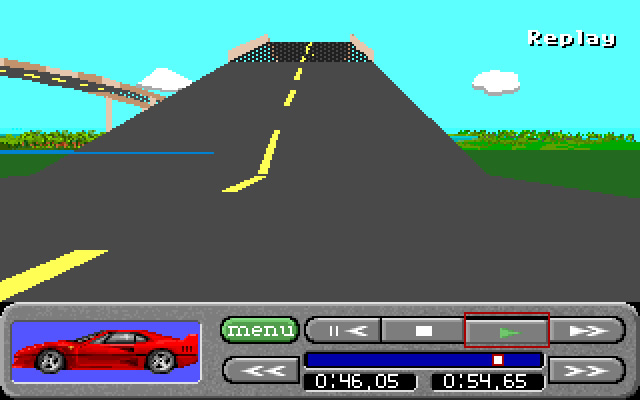Viewport: 640px width, 400px height.
Task: Play the replay with the green arrow
Action: tap(506, 330)
